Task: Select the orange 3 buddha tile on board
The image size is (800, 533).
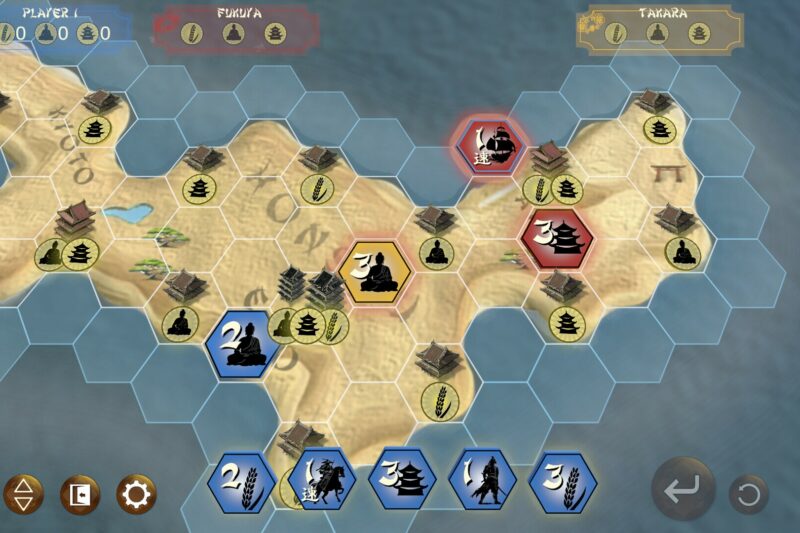Action: pyautogui.click(x=374, y=272)
